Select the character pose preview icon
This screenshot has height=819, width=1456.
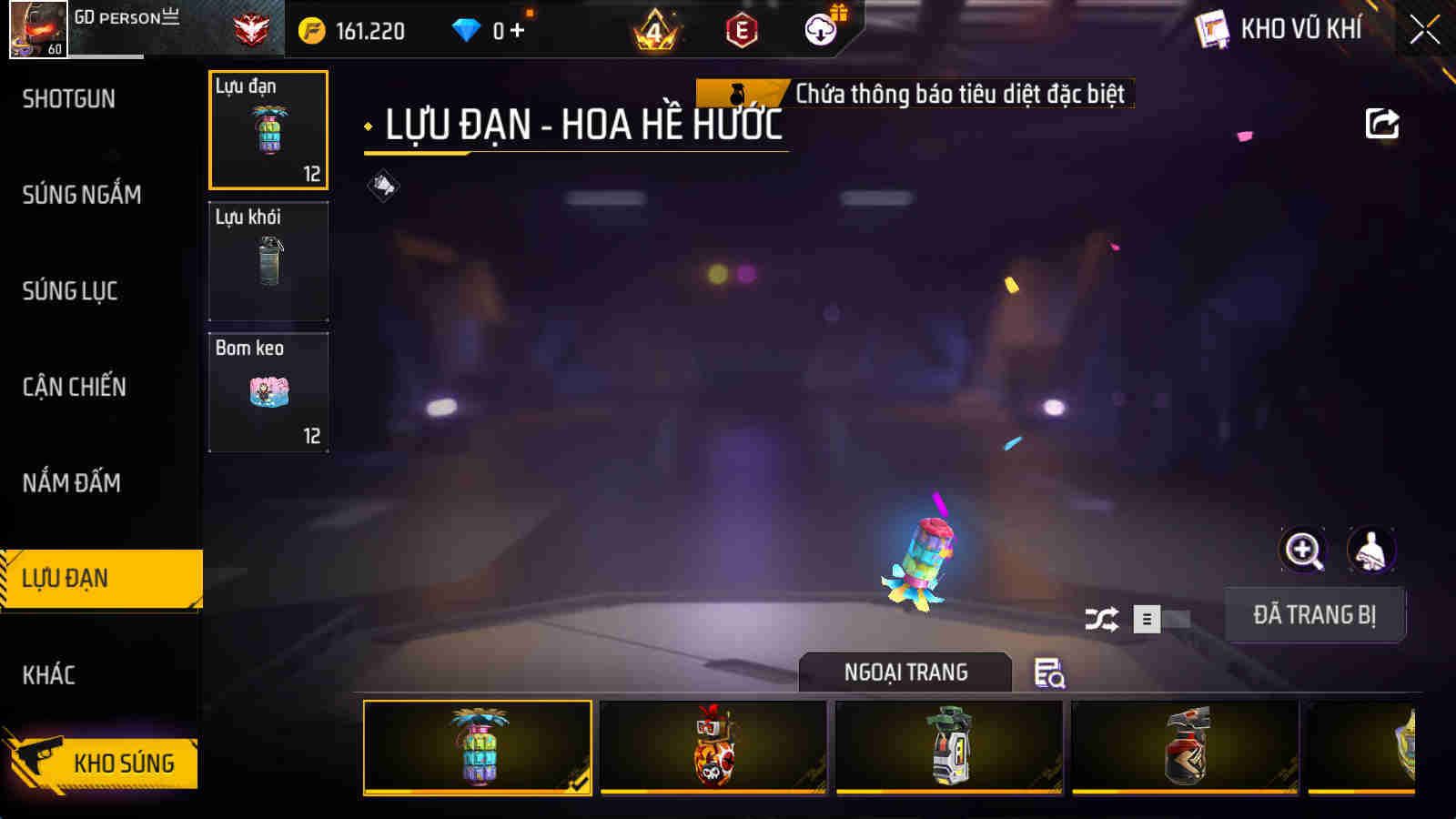point(1372,551)
